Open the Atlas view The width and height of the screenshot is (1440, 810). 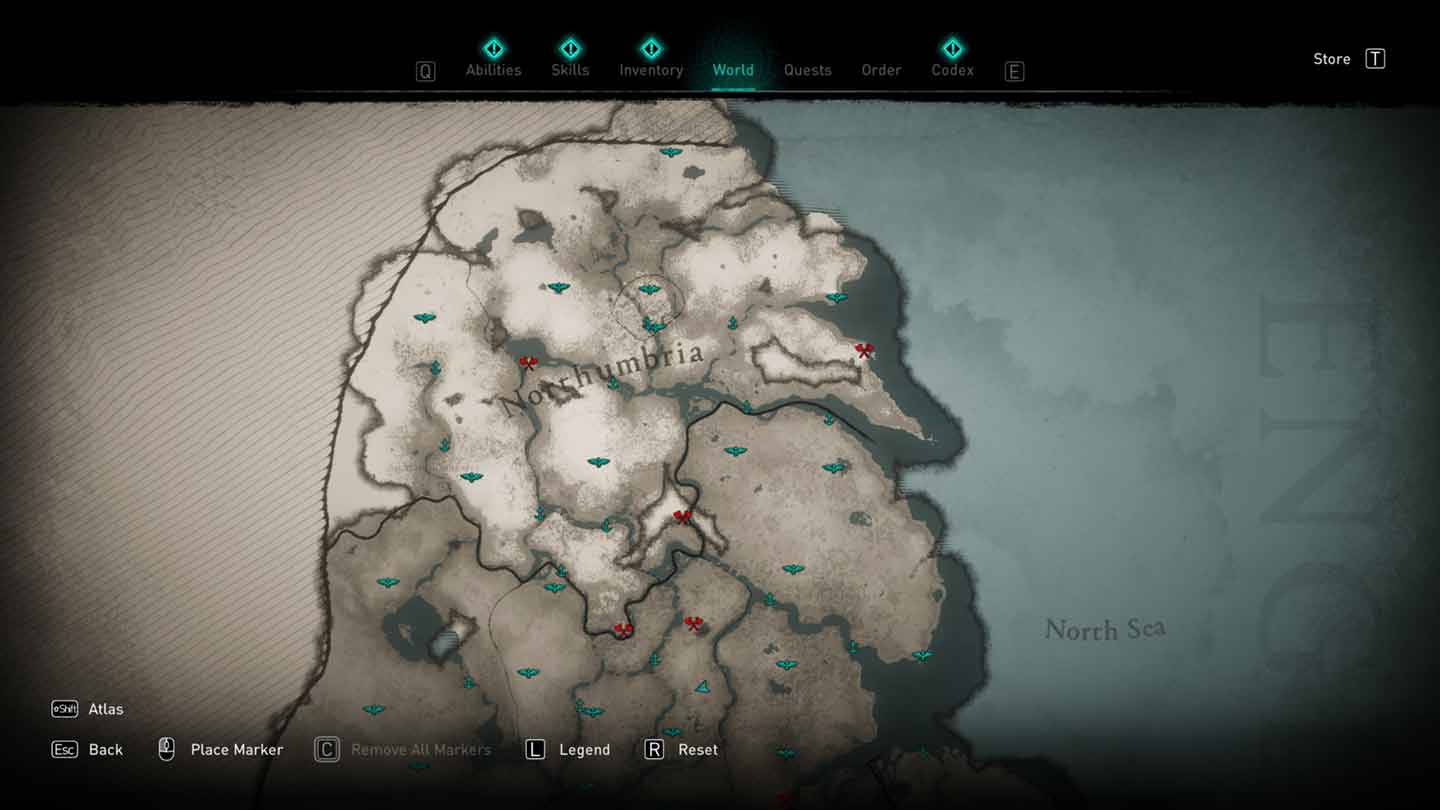(105, 709)
